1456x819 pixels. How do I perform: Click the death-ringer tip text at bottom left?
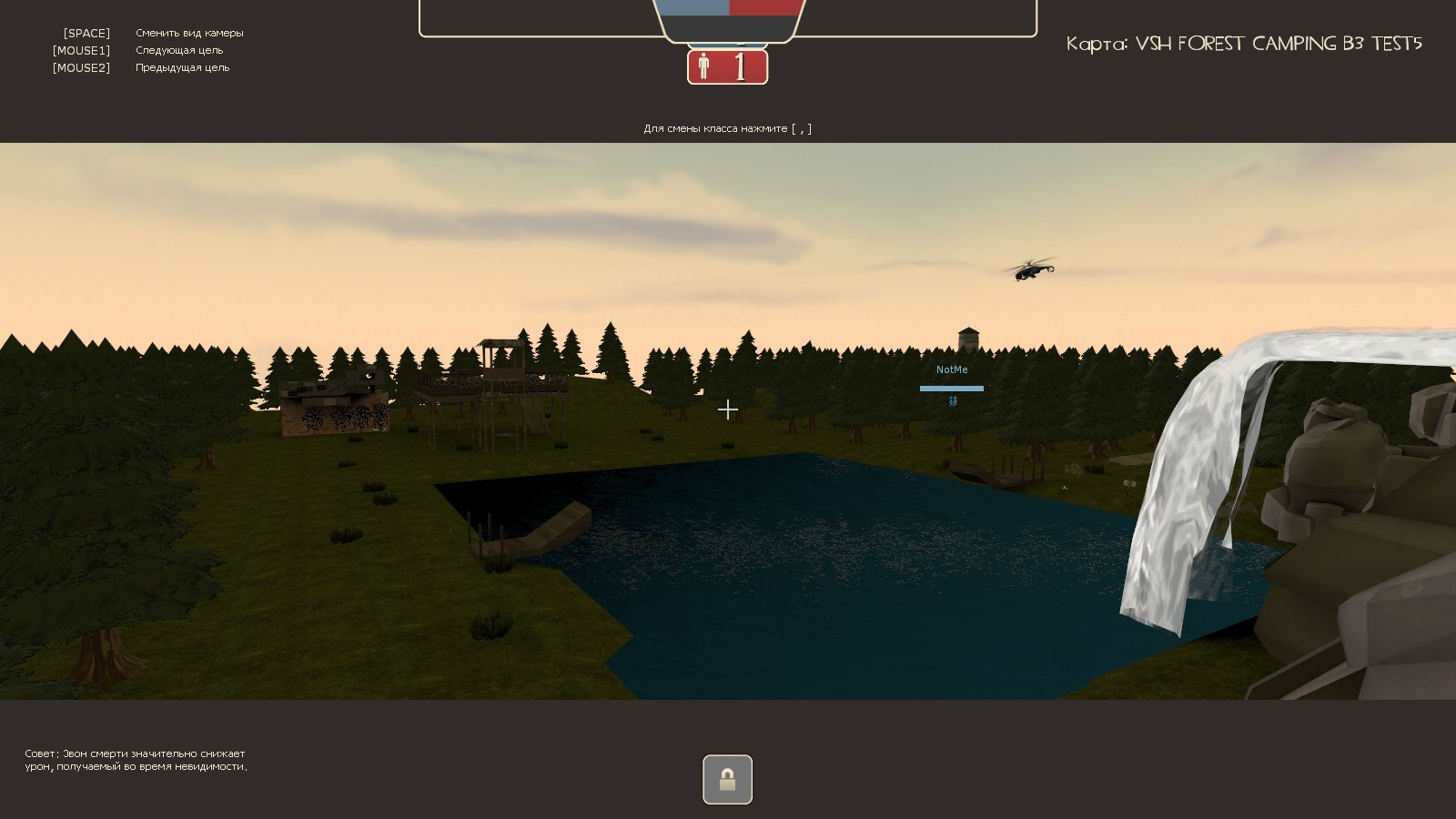pyautogui.click(x=135, y=760)
